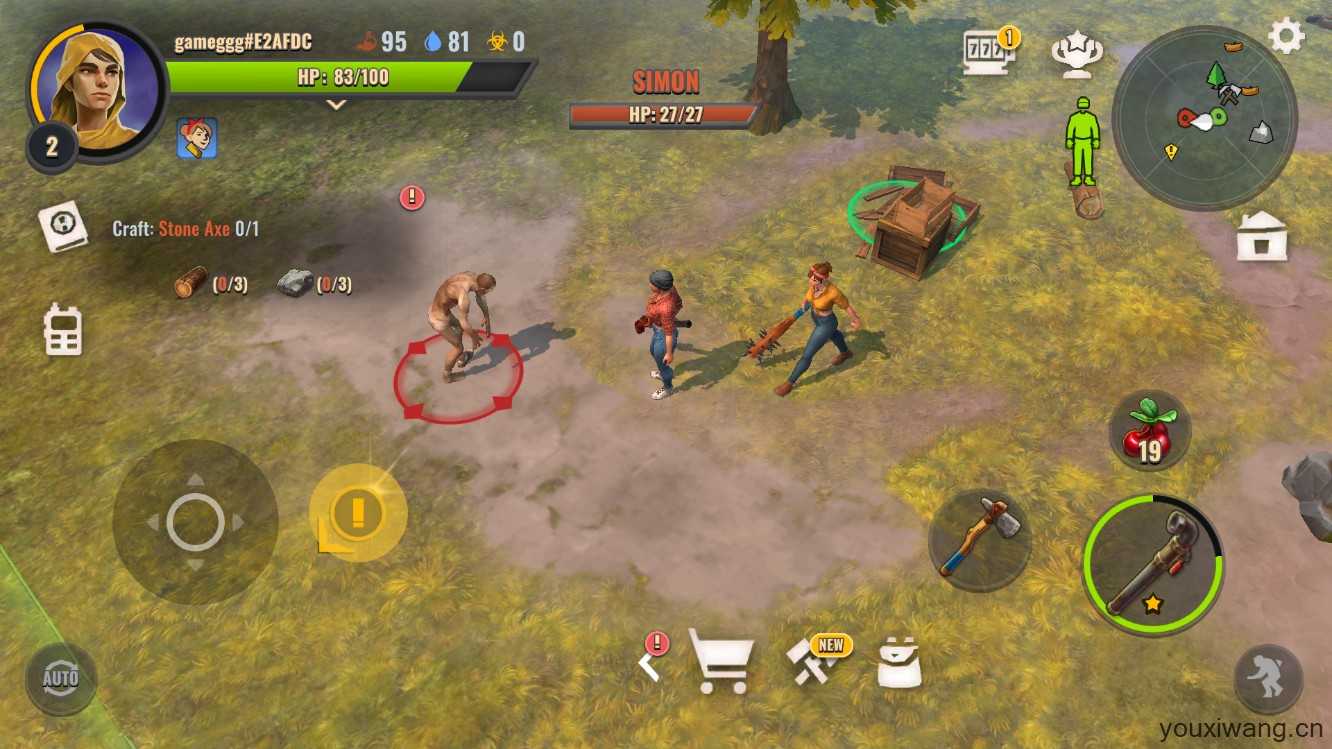Open the walkie-talkie radio icon

click(63, 330)
